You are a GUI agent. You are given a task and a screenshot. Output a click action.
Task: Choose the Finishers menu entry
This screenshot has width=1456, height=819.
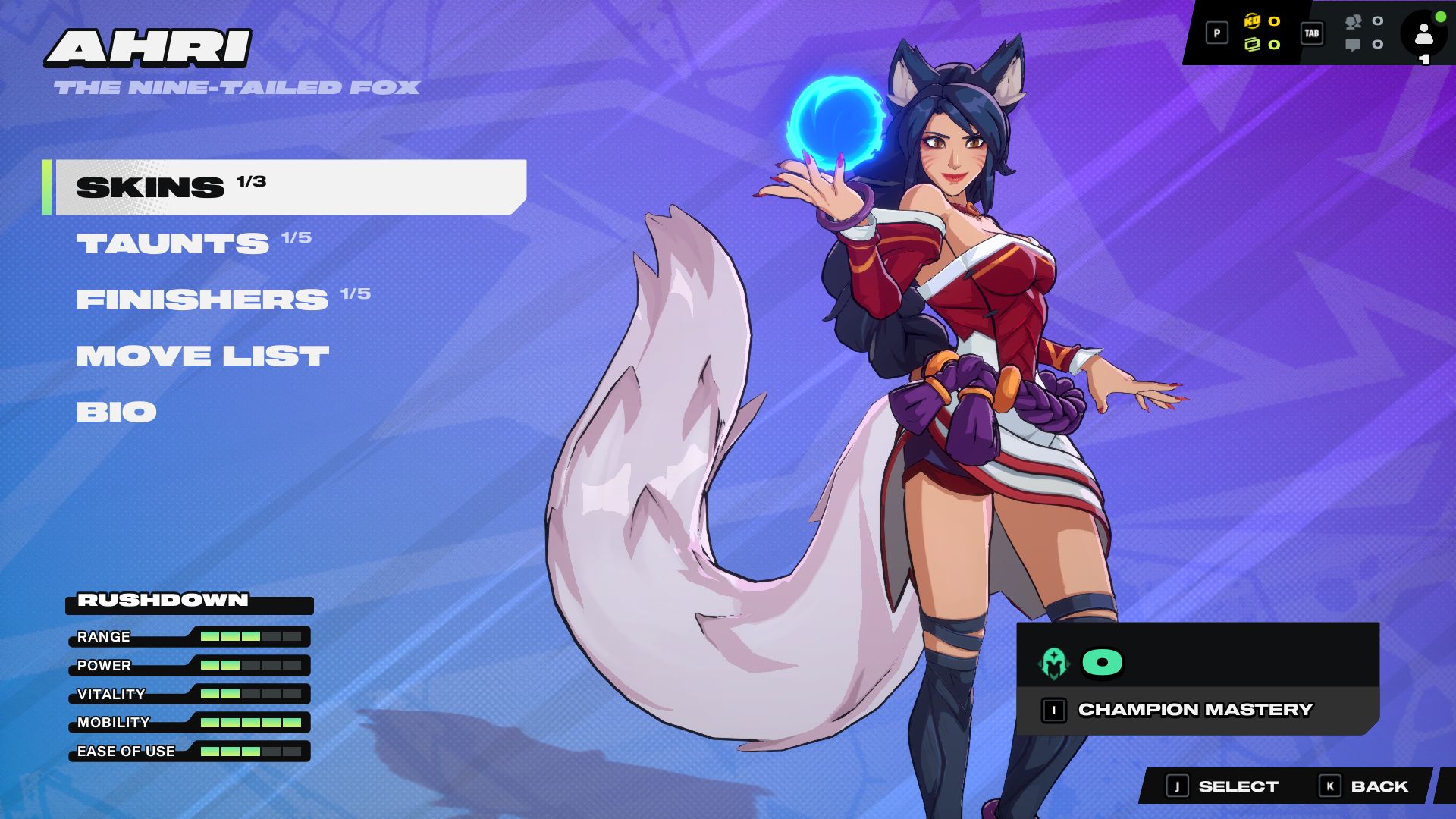click(202, 300)
